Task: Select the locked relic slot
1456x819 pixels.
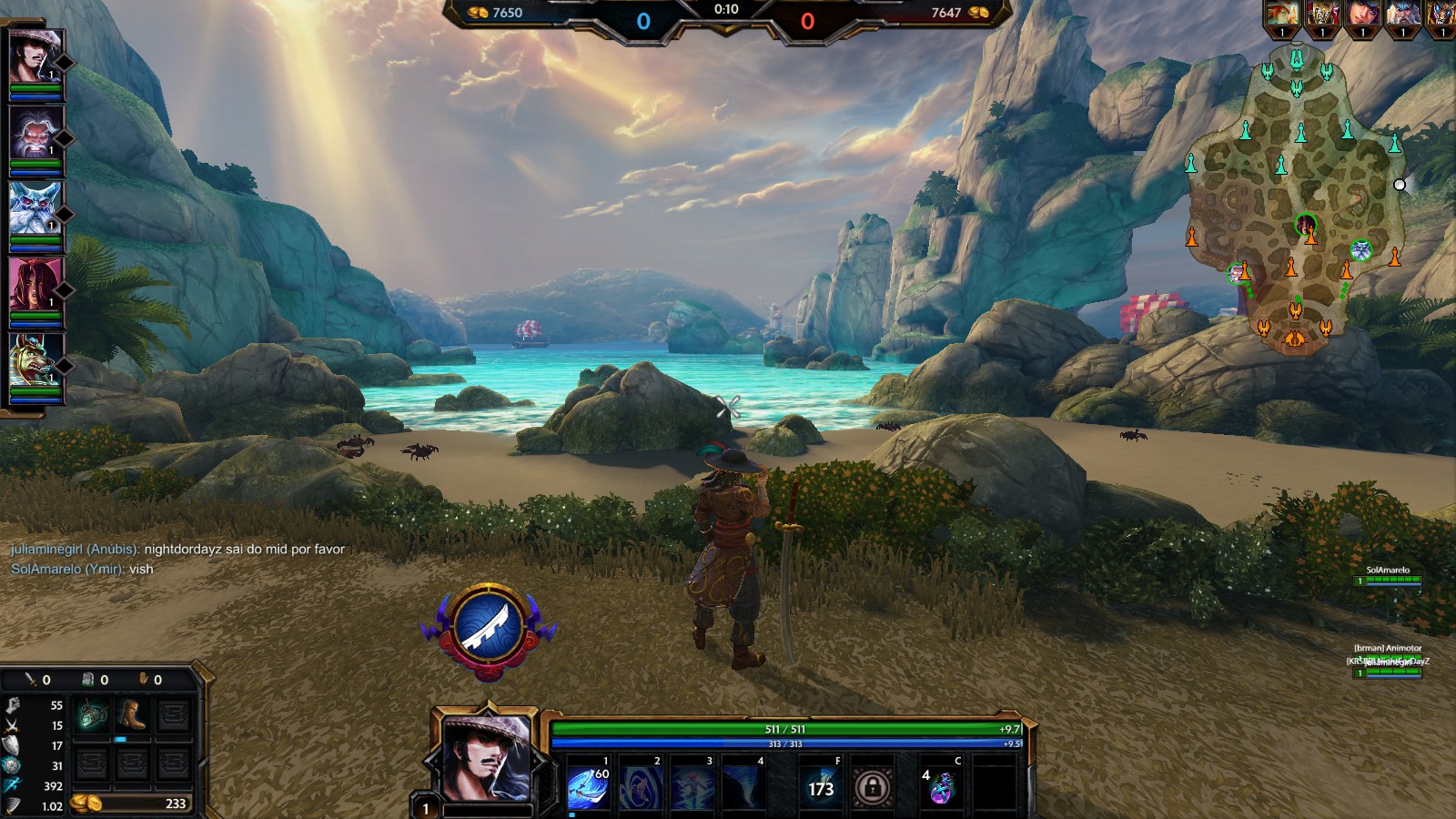Action: (873, 786)
